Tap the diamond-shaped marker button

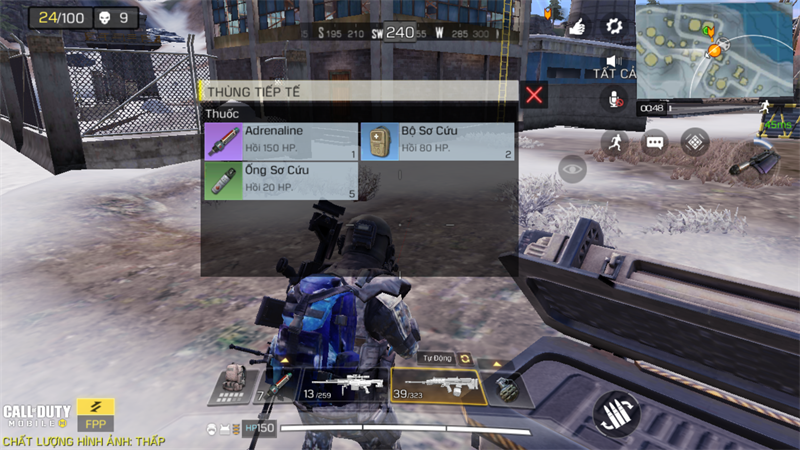coord(695,142)
